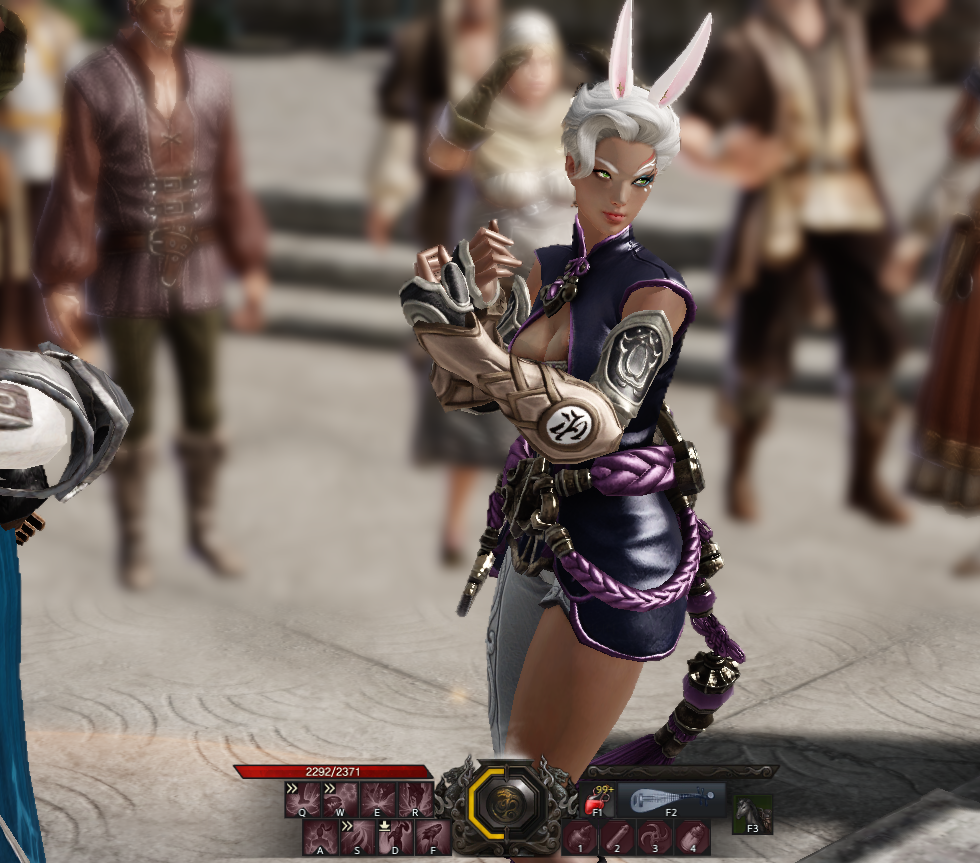Screen dimensions: 980x863
Task: Activate the item in quick slot 4
Action: coord(693,837)
